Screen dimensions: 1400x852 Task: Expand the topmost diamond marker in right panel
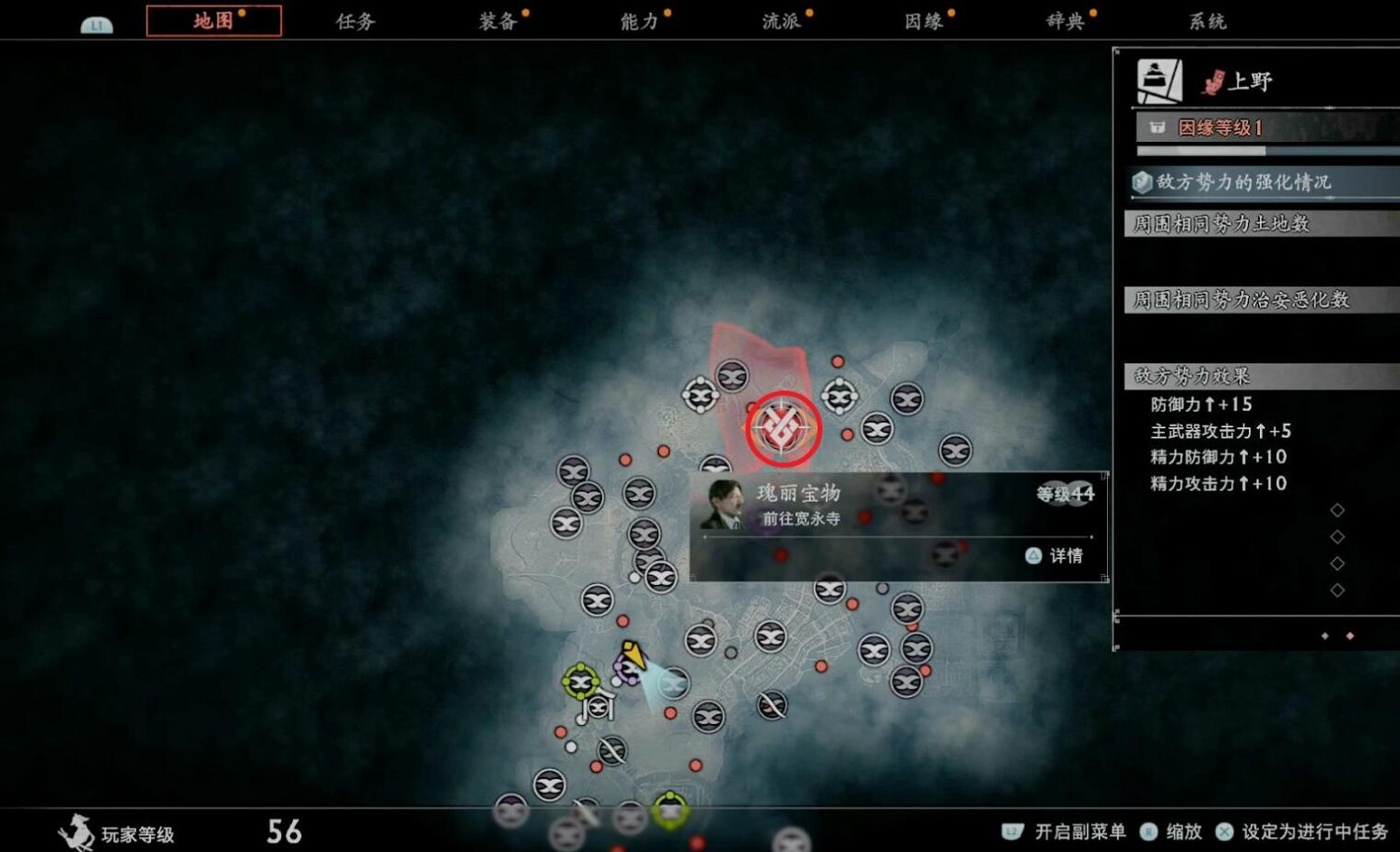(1337, 510)
